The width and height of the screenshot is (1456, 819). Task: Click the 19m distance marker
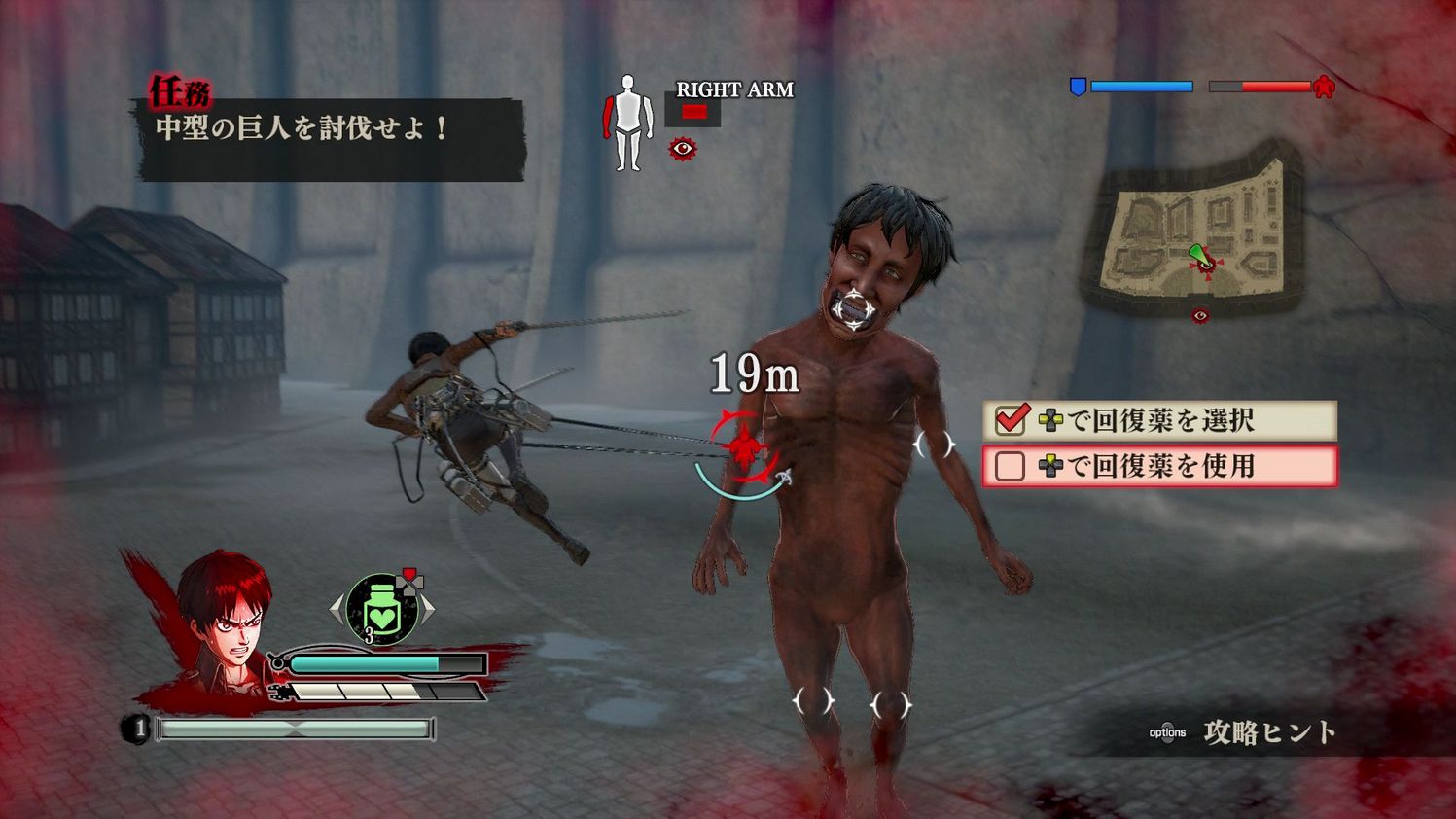point(755,372)
